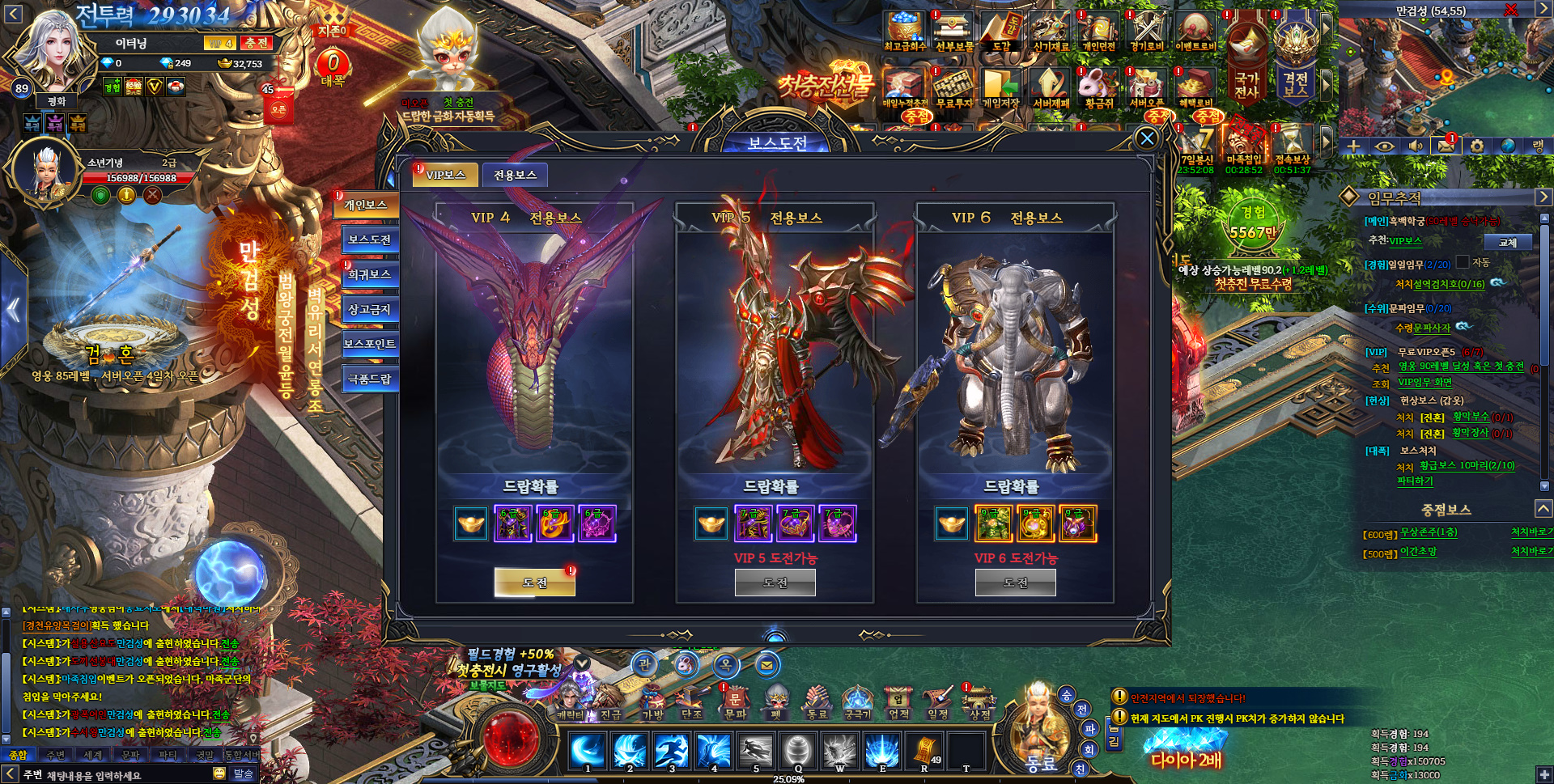Click the 교체 button in quest tracker
The height and width of the screenshot is (784, 1554).
(x=1507, y=242)
